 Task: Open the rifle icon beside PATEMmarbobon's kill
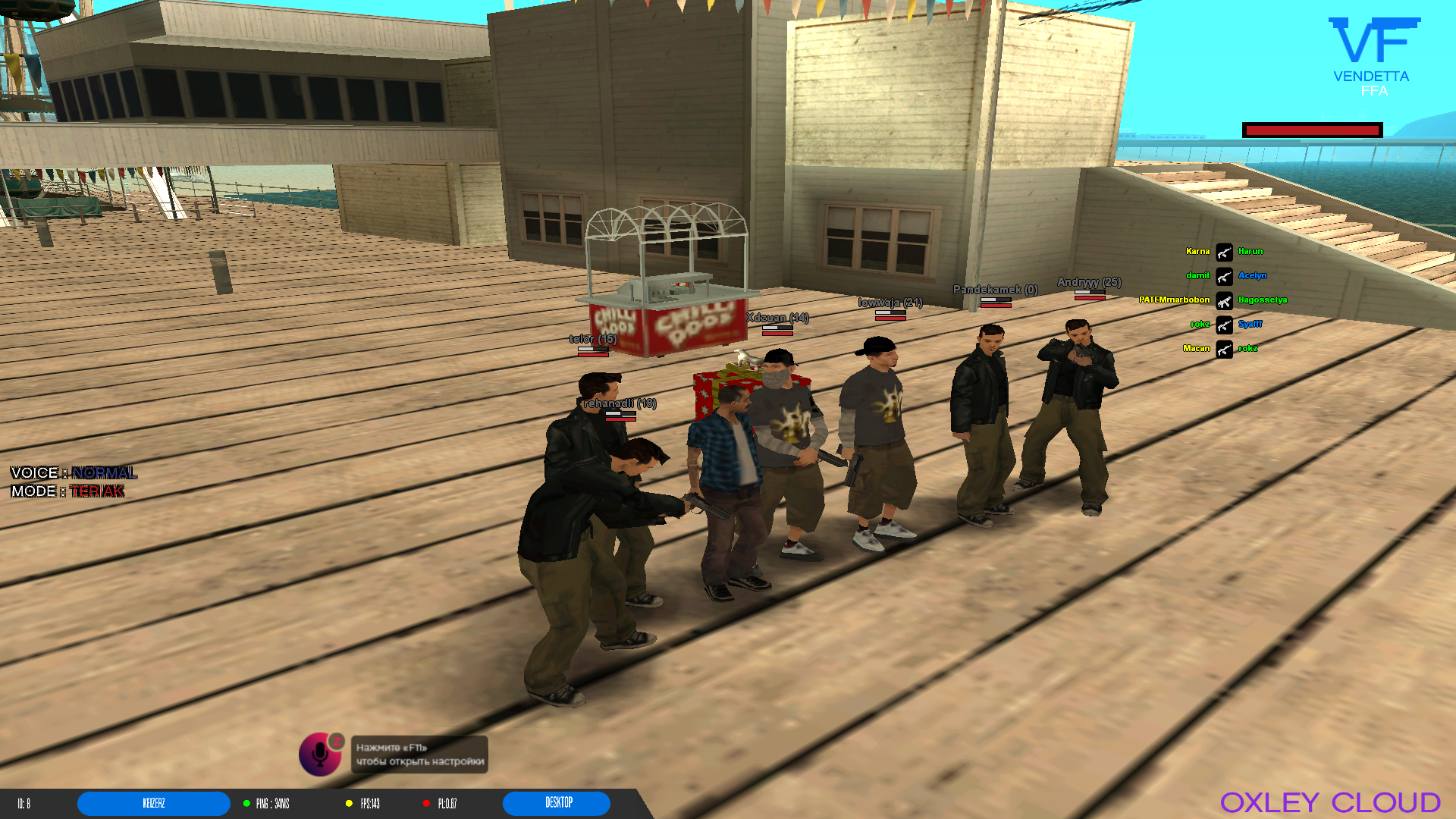tap(1224, 300)
